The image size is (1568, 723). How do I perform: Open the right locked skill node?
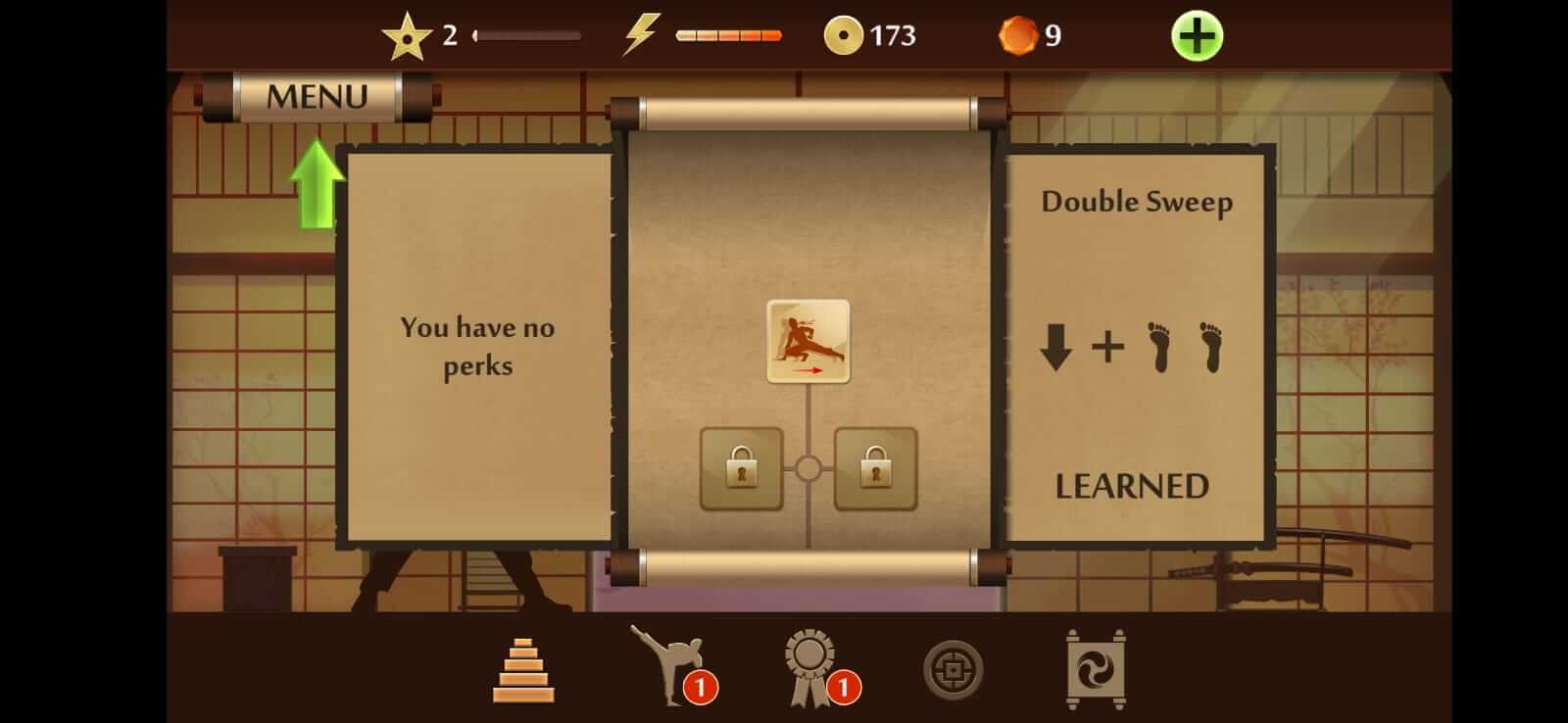[875, 470]
